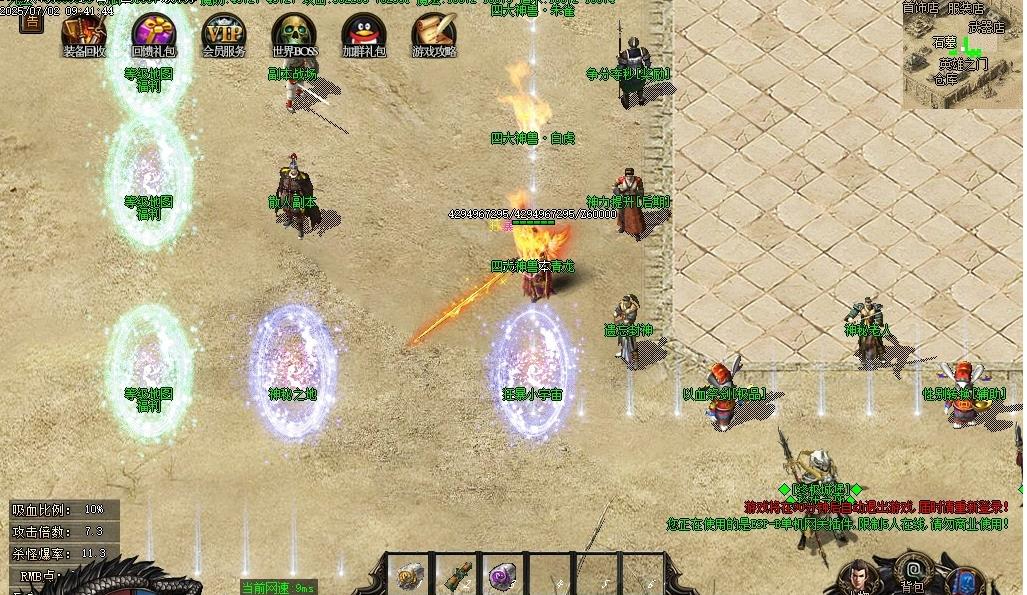
Task: Open the 世界BOSS skull icon
Action: point(294,33)
